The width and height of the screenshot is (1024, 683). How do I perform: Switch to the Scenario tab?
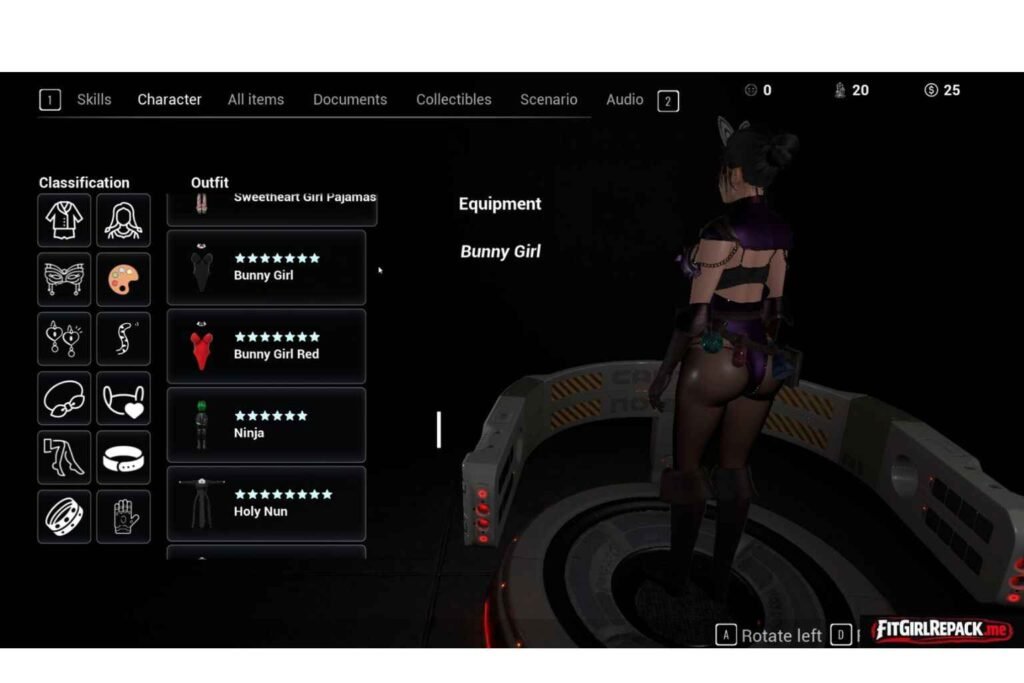(x=548, y=100)
